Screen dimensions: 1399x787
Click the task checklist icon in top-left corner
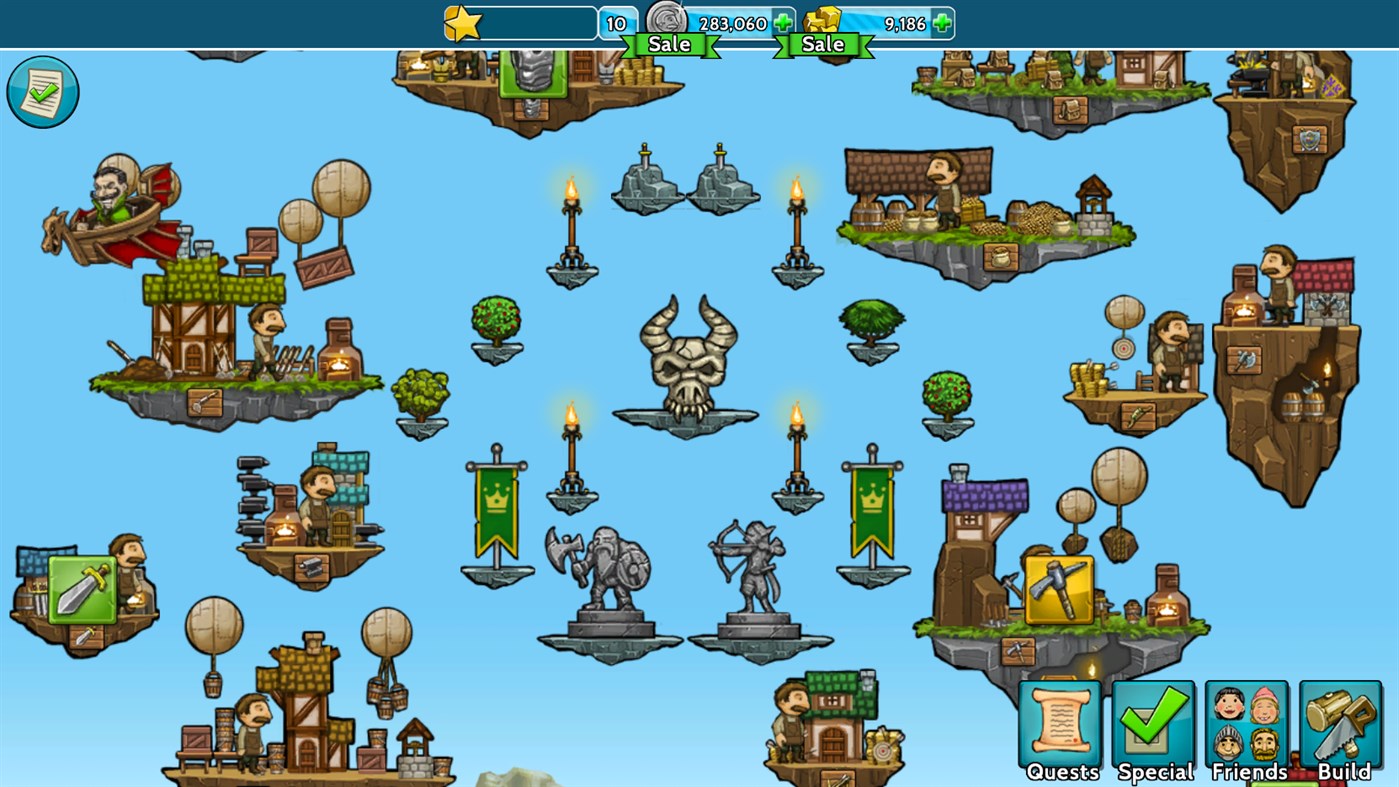[42, 90]
